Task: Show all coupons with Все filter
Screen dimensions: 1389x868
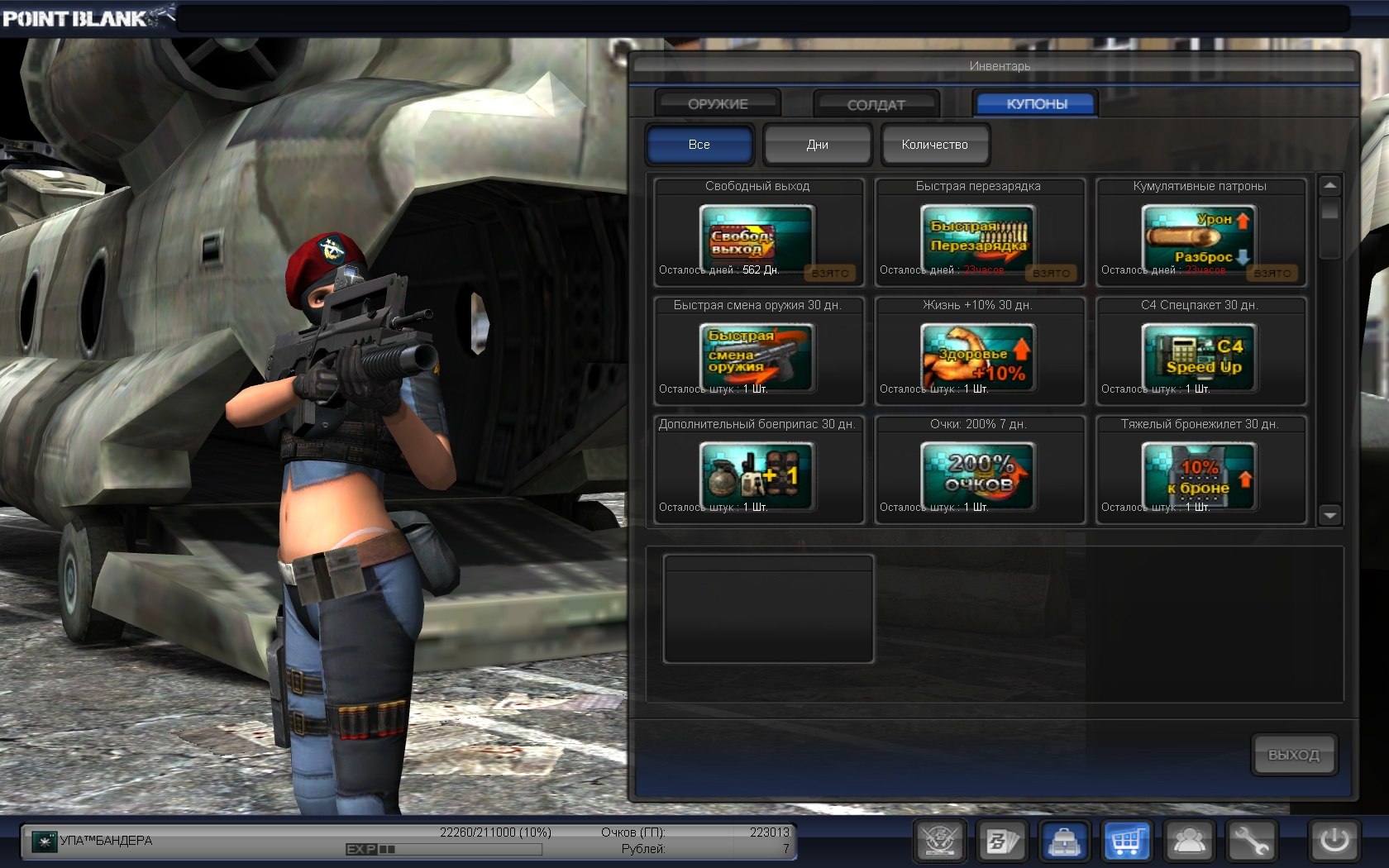Action: coord(699,145)
